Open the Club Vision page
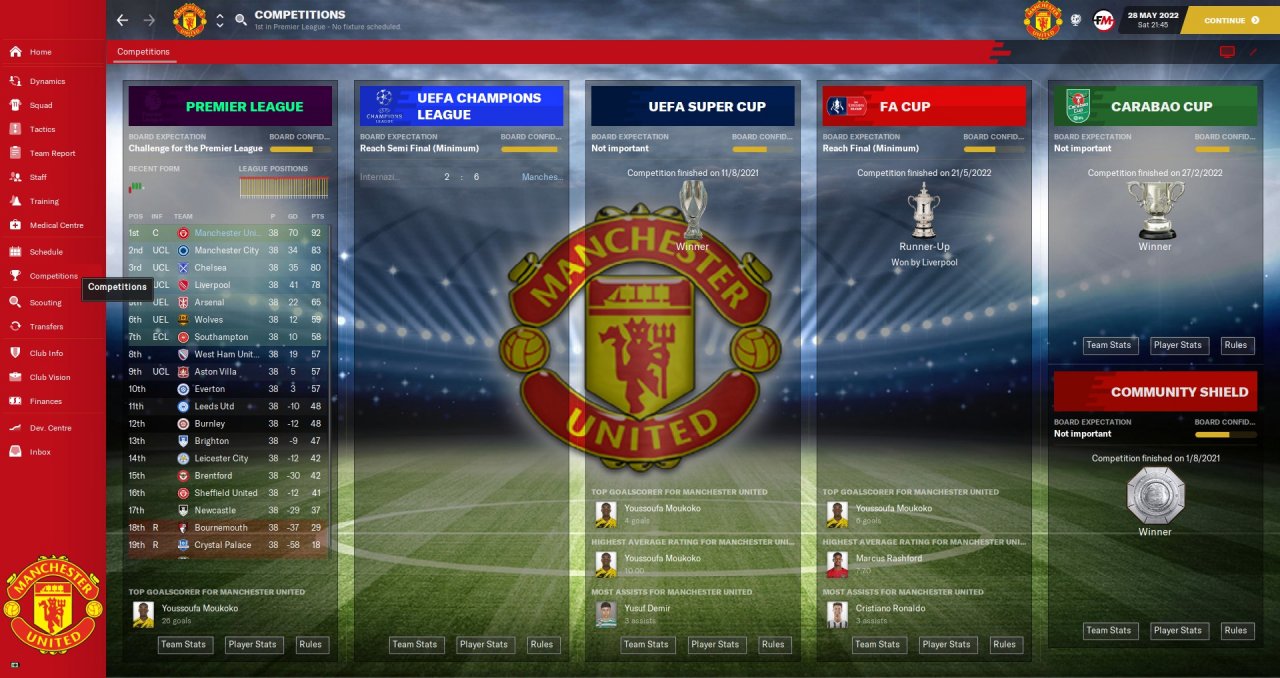The height and width of the screenshot is (678, 1280). point(50,377)
